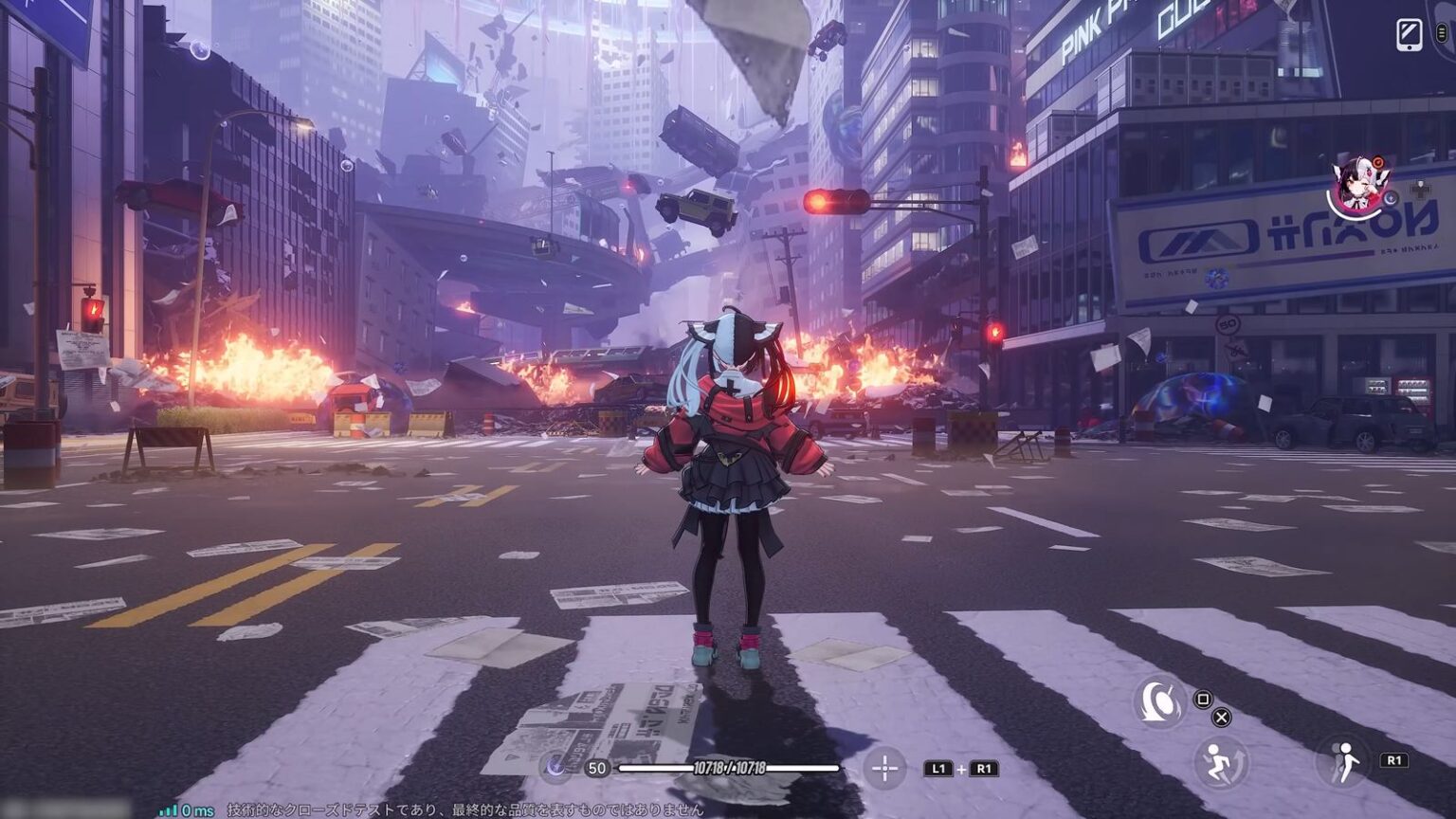Click the hamburger menu icon top right
The width and height of the screenshot is (1456, 819).
pyautogui.click(x=1442, y=31)
